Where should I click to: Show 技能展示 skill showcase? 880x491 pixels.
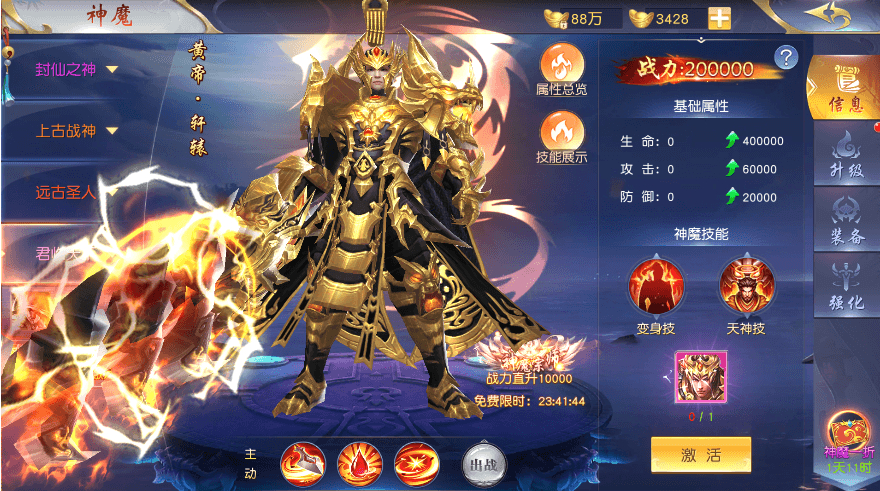(561, 137)
